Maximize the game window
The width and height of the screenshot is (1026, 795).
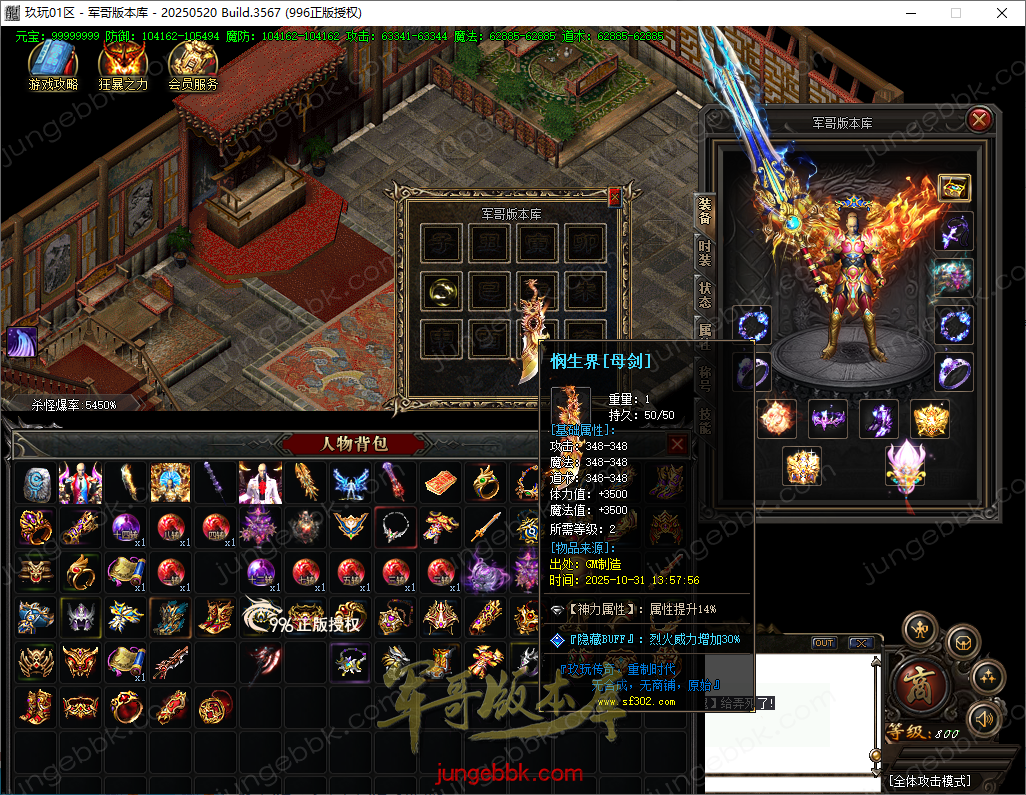(955, 13)
